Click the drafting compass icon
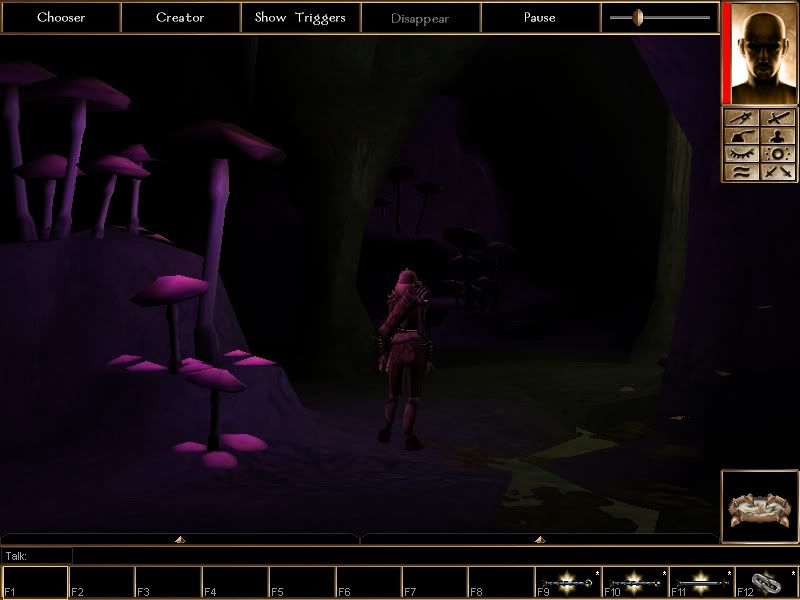Screen dimensions: 800x600 pyautogui.click(x=741, y=118)
